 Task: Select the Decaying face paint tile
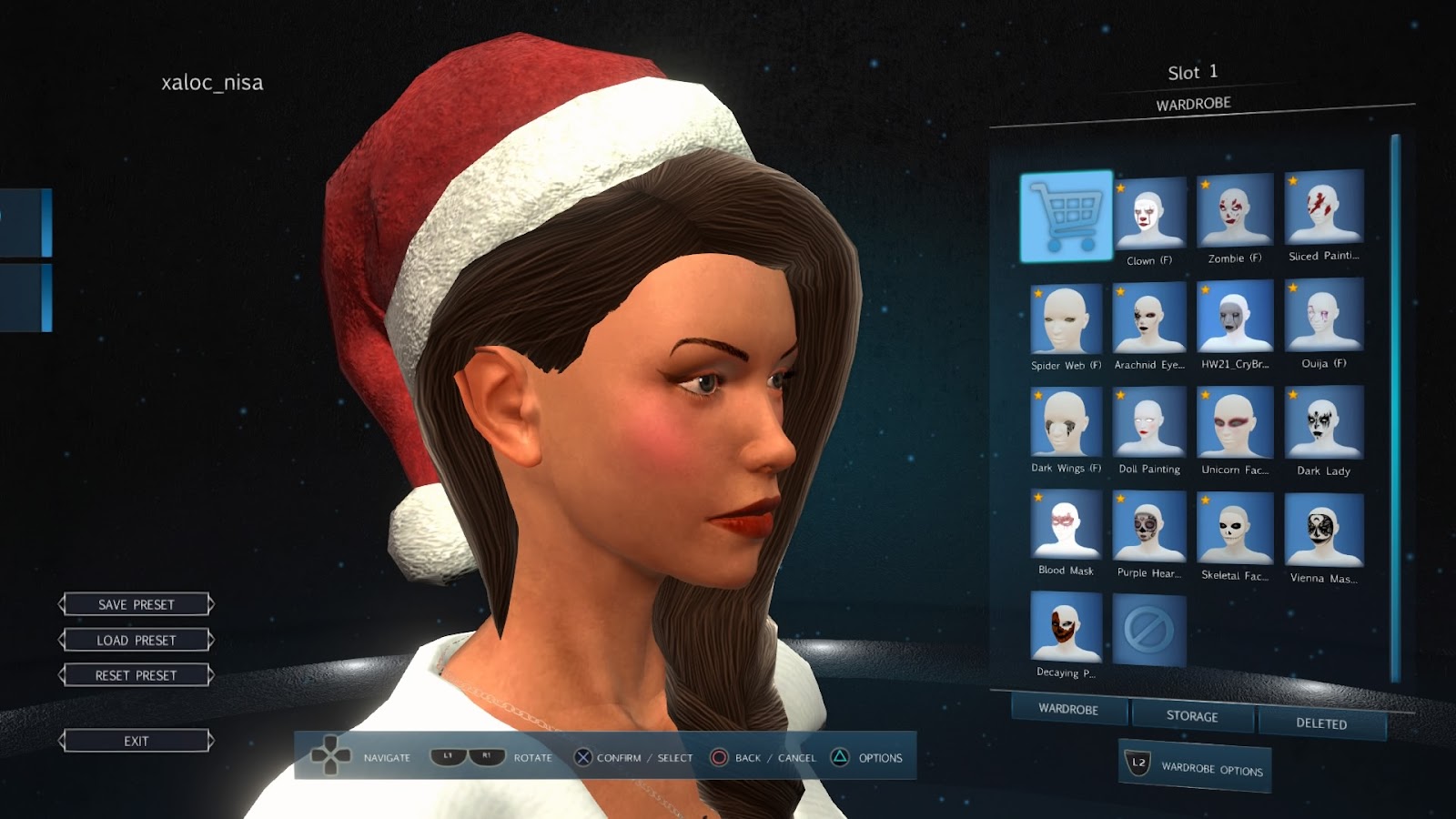pos(1066,627)
